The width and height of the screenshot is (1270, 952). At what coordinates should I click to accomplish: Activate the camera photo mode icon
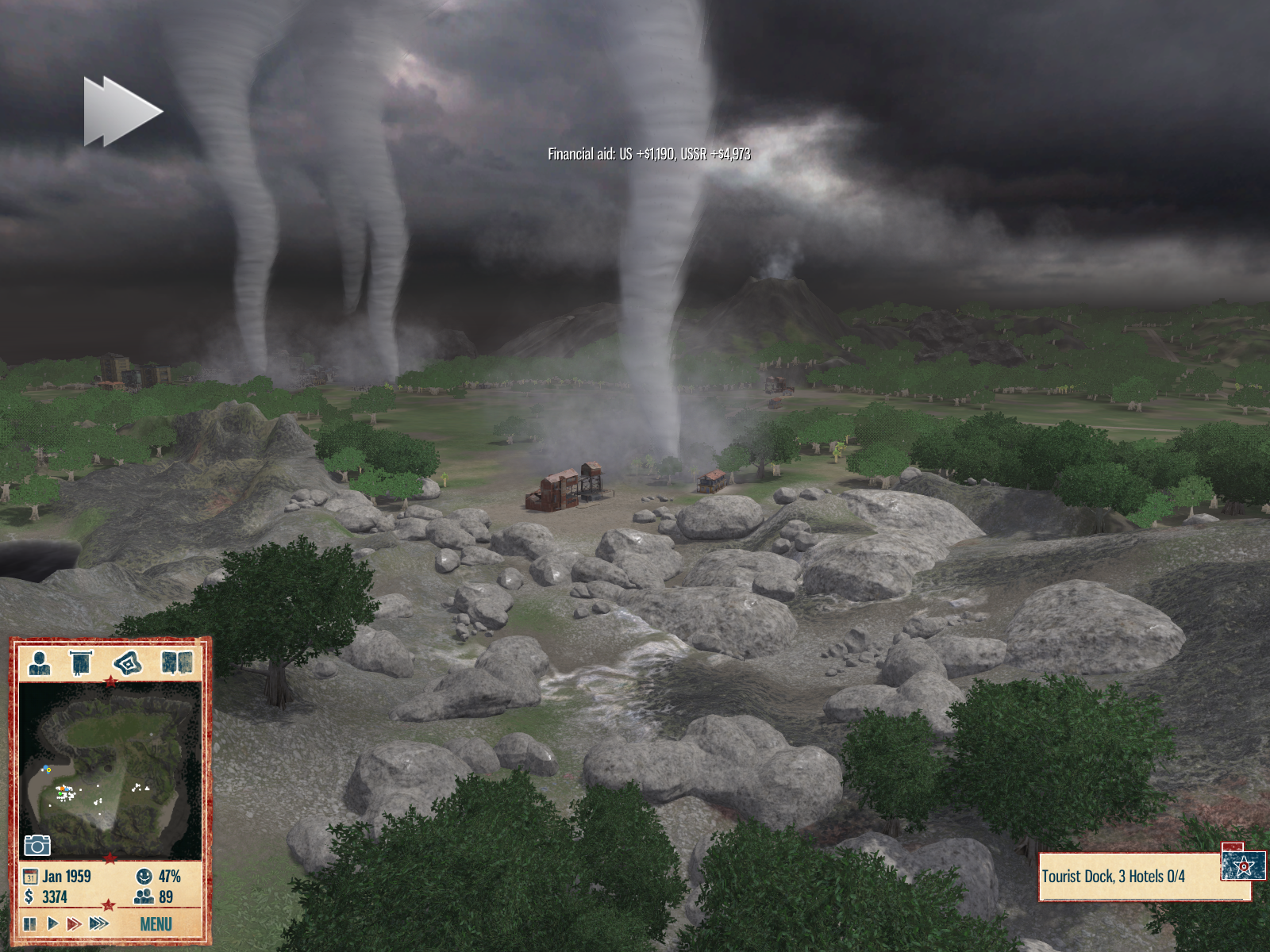37,845
